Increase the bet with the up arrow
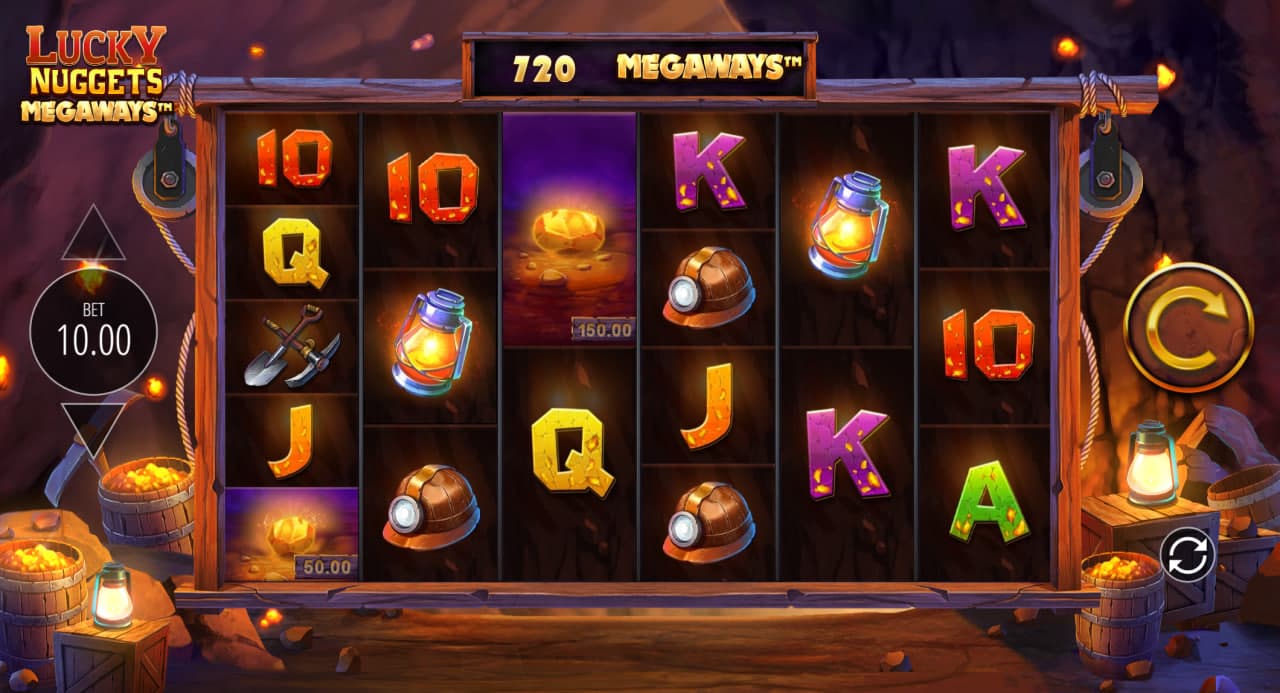 [x=93, y=234]
